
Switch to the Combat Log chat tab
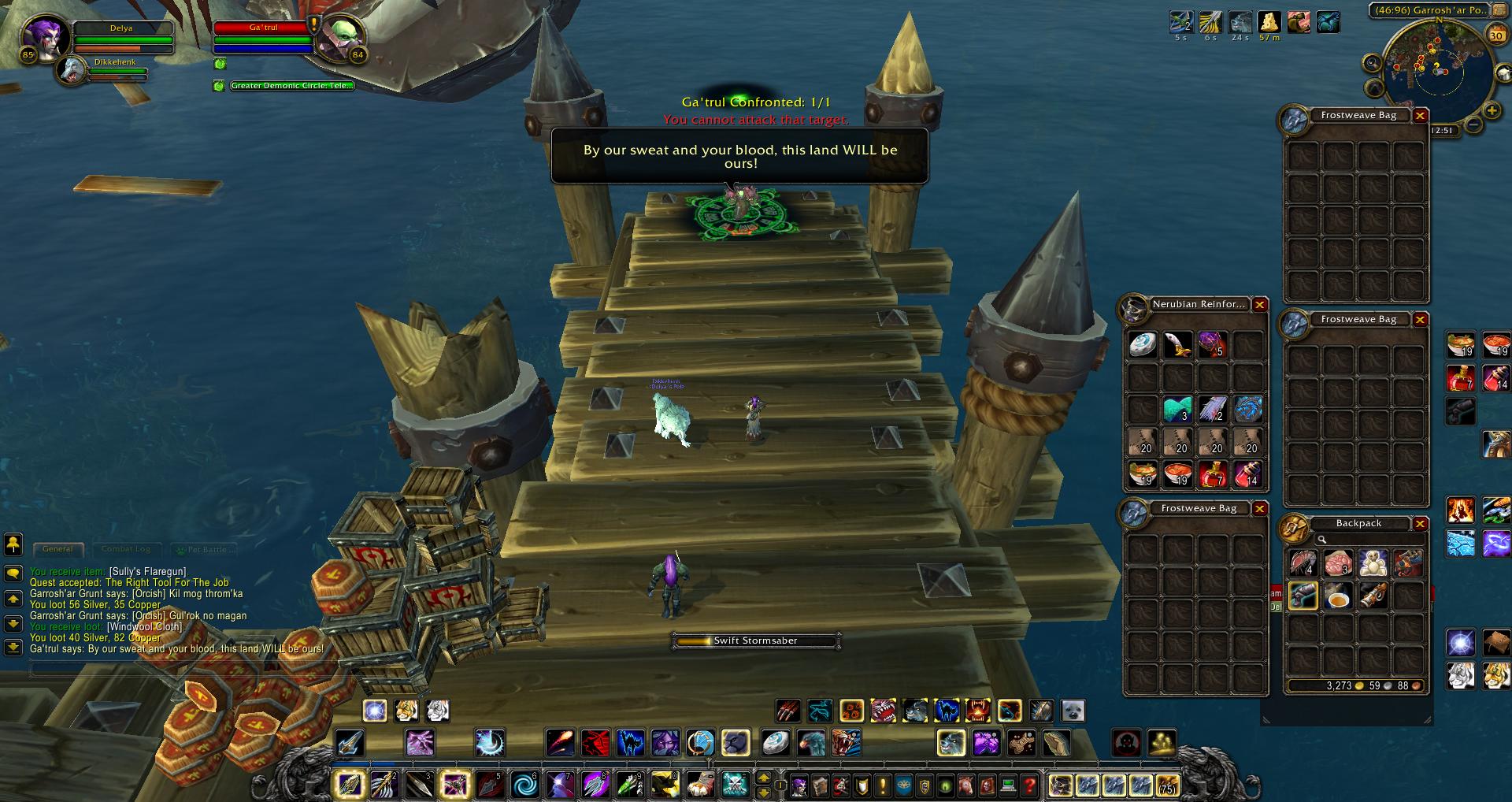click(126, 549)
